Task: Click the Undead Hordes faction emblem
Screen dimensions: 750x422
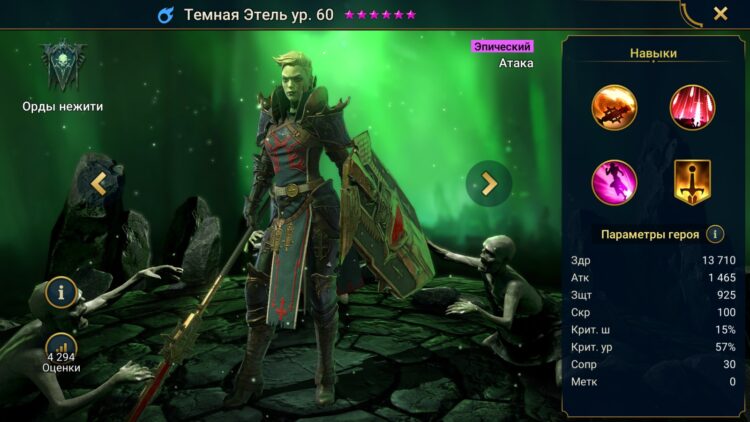Action: [x=62, y=65]
